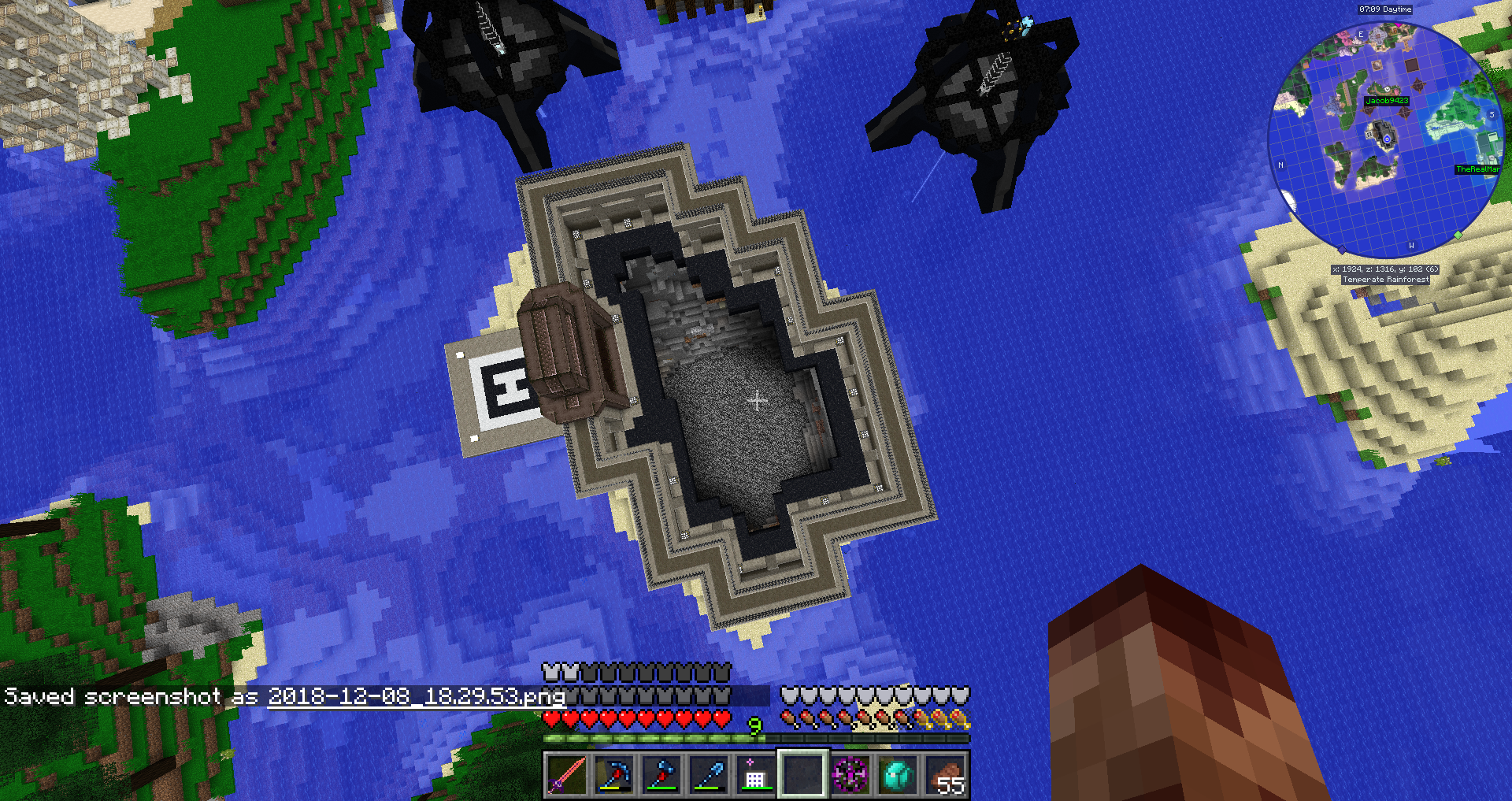Click the TheRealMar player label on minimap
The image size is (1512, 801).
click(1477, 169)
